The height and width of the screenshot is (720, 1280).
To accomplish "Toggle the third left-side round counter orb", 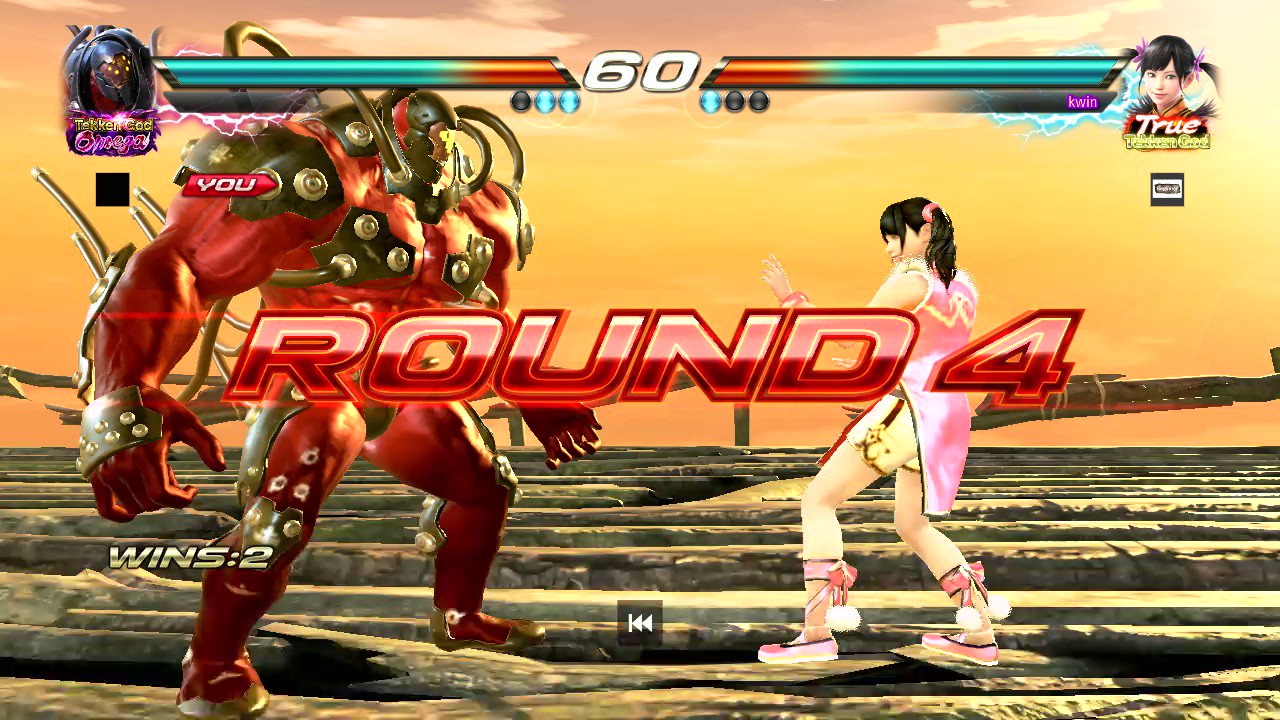I will [x=570, y=101].
